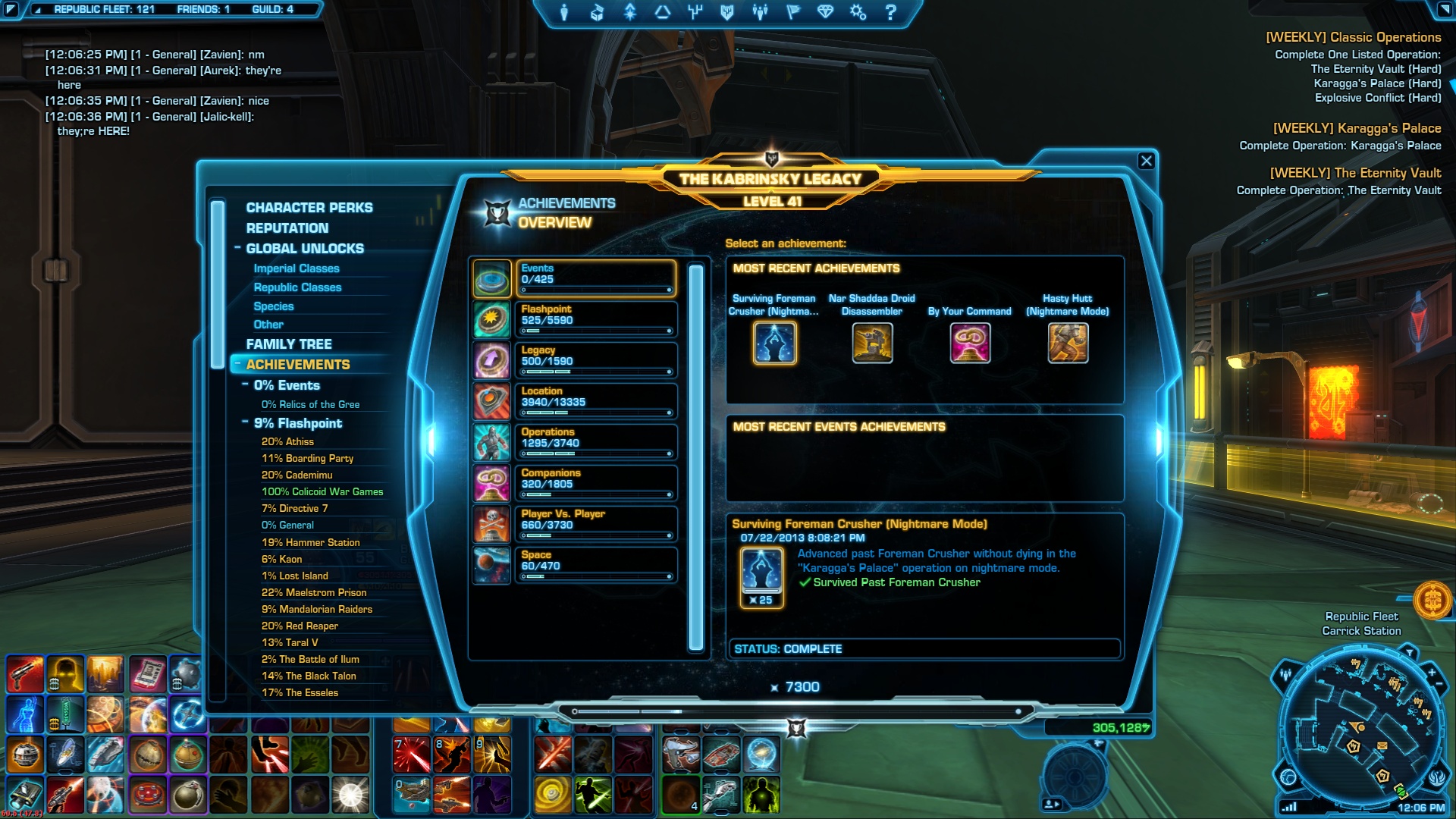Screen dimensions: 1456x819
Task: Open the Family Tree section
Action: pyautogui.click(x=290, y=344)
